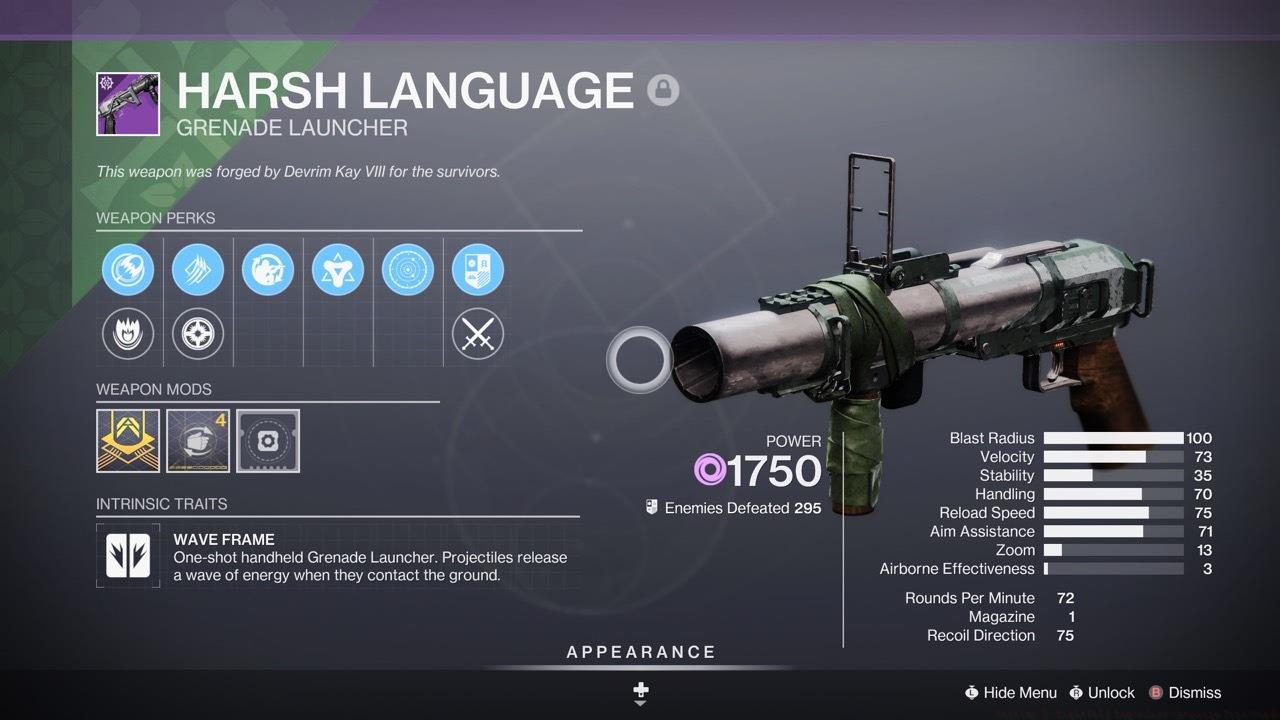Open the empty gear mod socket
The height and width of the screenshot is (720, 1280).
pyautogui.click(x=268, y=440)
